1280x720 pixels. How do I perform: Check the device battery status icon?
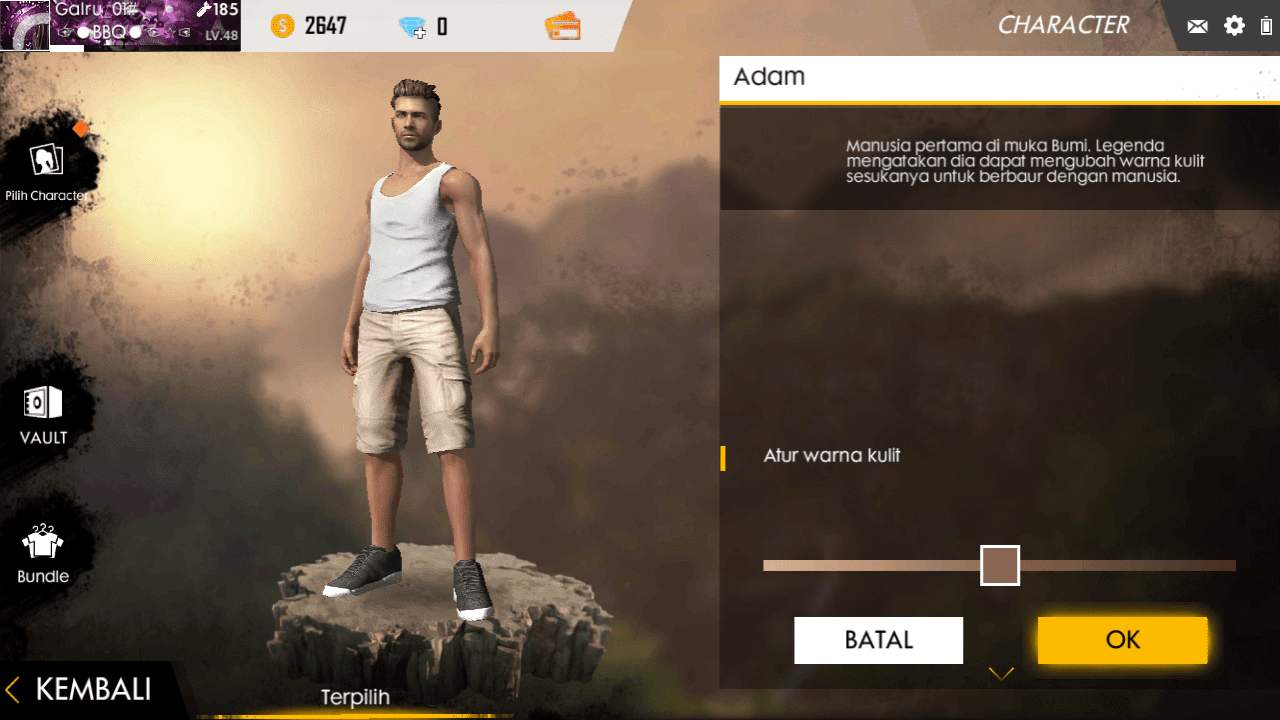point(1268,25)
